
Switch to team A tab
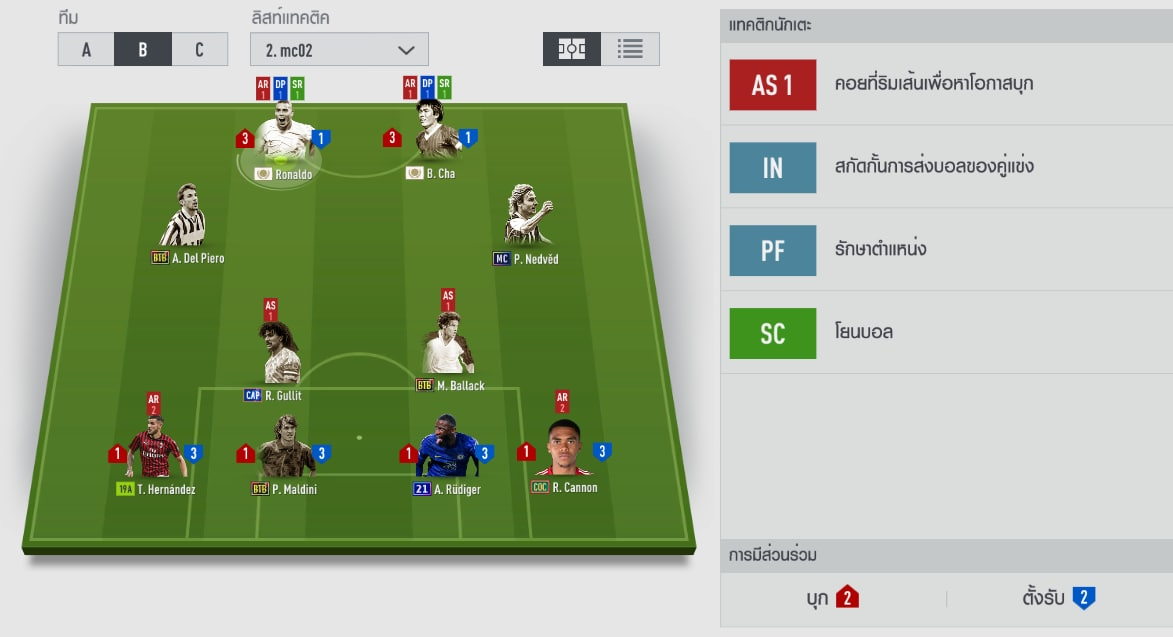pos(86,50)
